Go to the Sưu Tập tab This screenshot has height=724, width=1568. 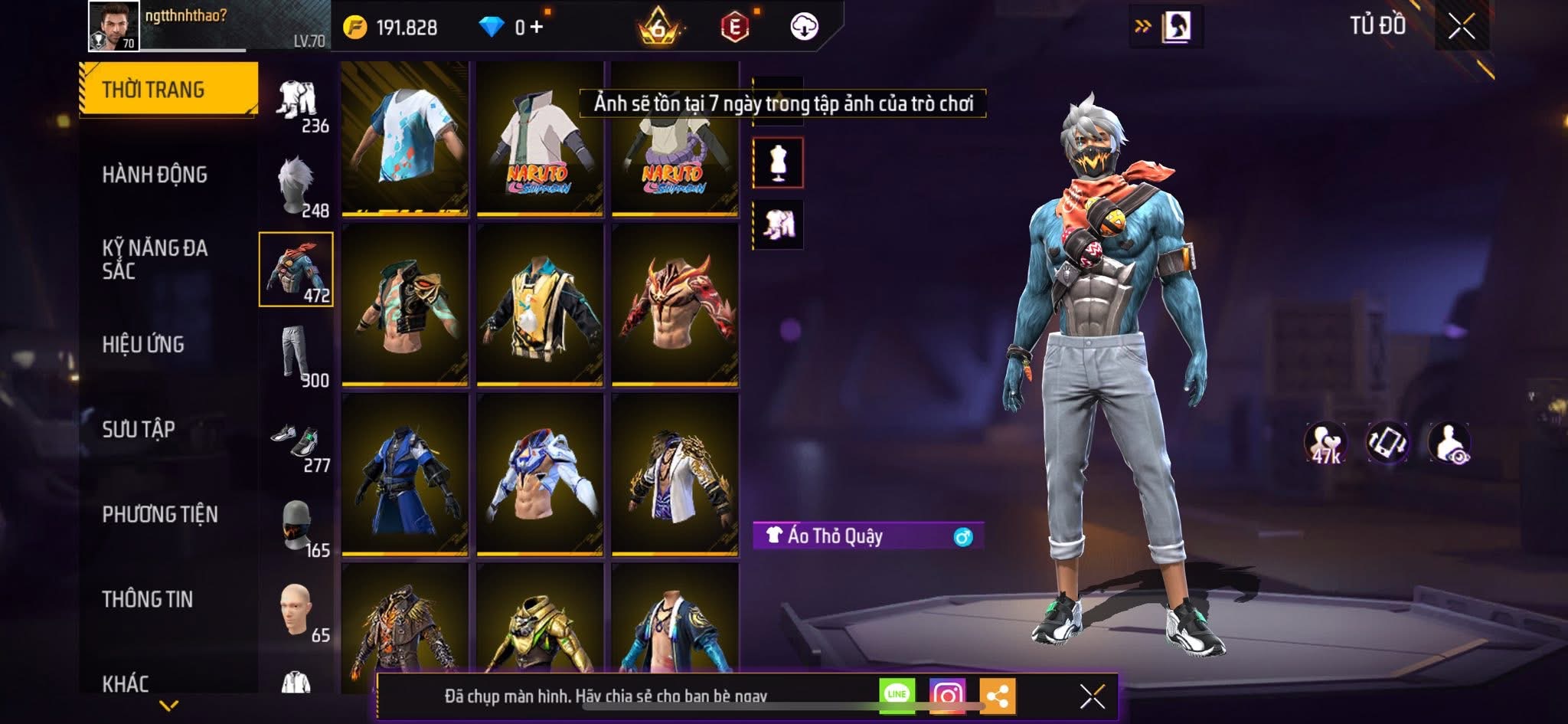(139, 430)
